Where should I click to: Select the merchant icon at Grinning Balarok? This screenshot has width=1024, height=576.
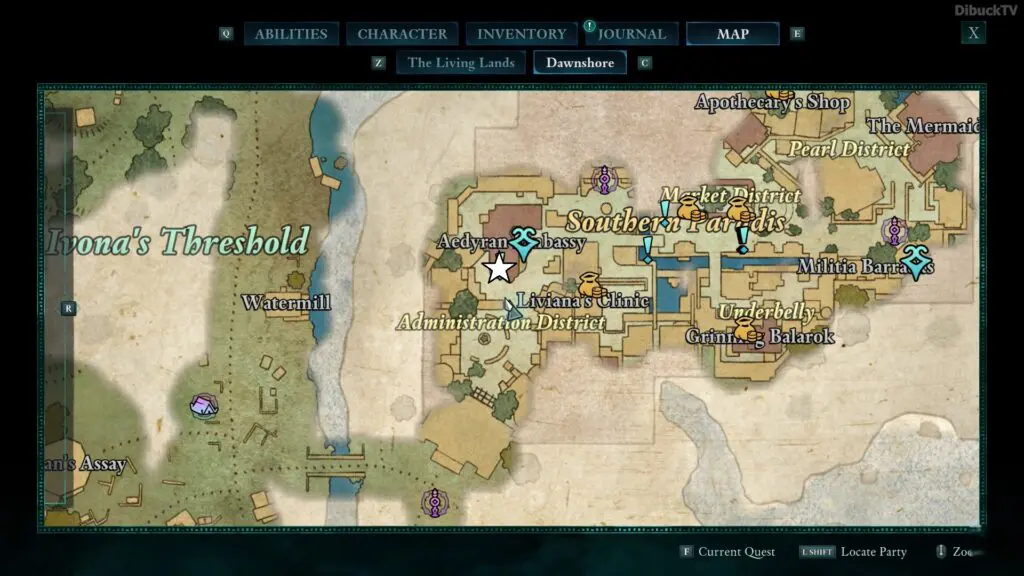(744, 330)
